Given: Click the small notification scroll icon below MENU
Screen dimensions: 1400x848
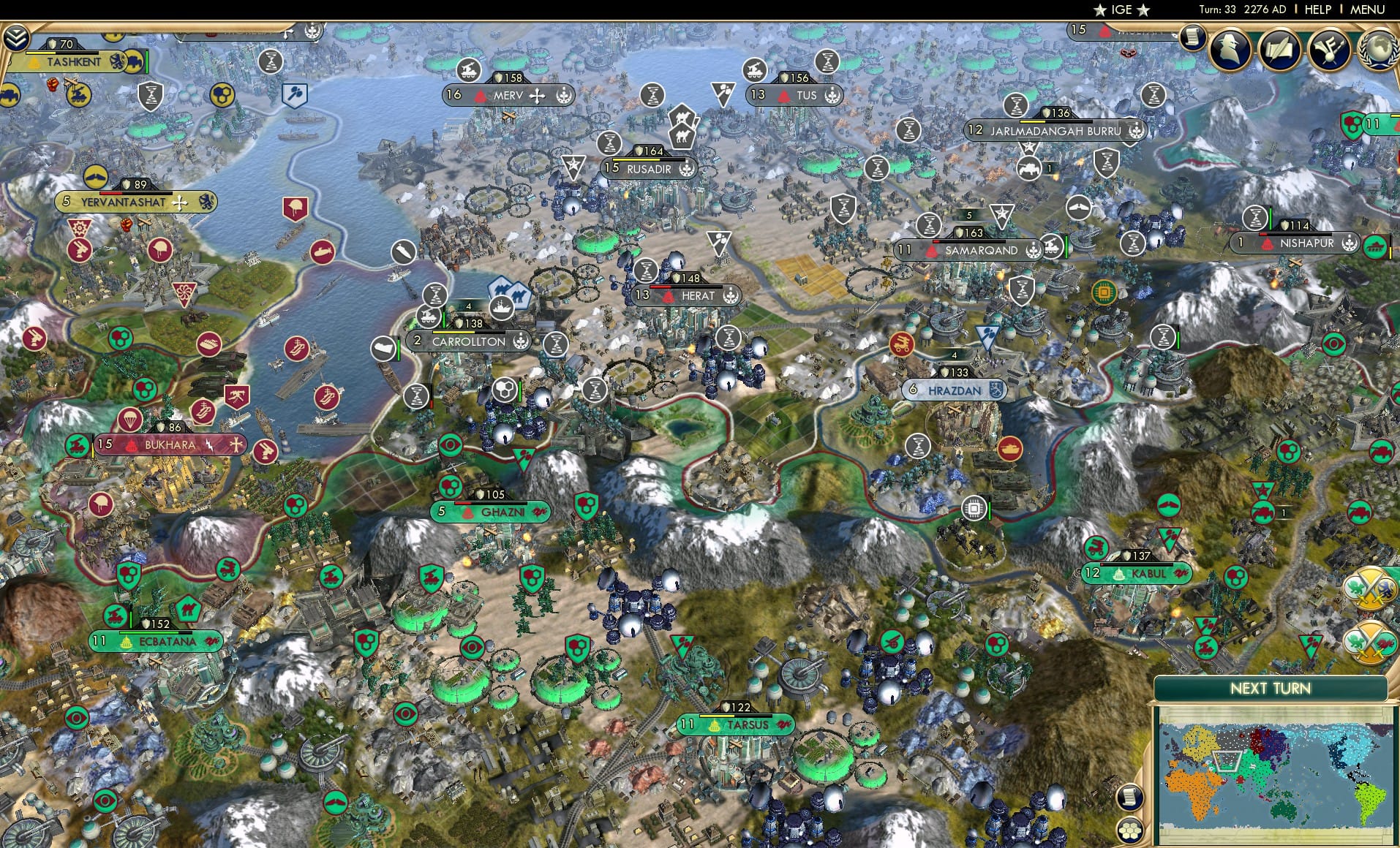Looking at the screenshot, I should pyautogui.click(x=1192, y=38).
